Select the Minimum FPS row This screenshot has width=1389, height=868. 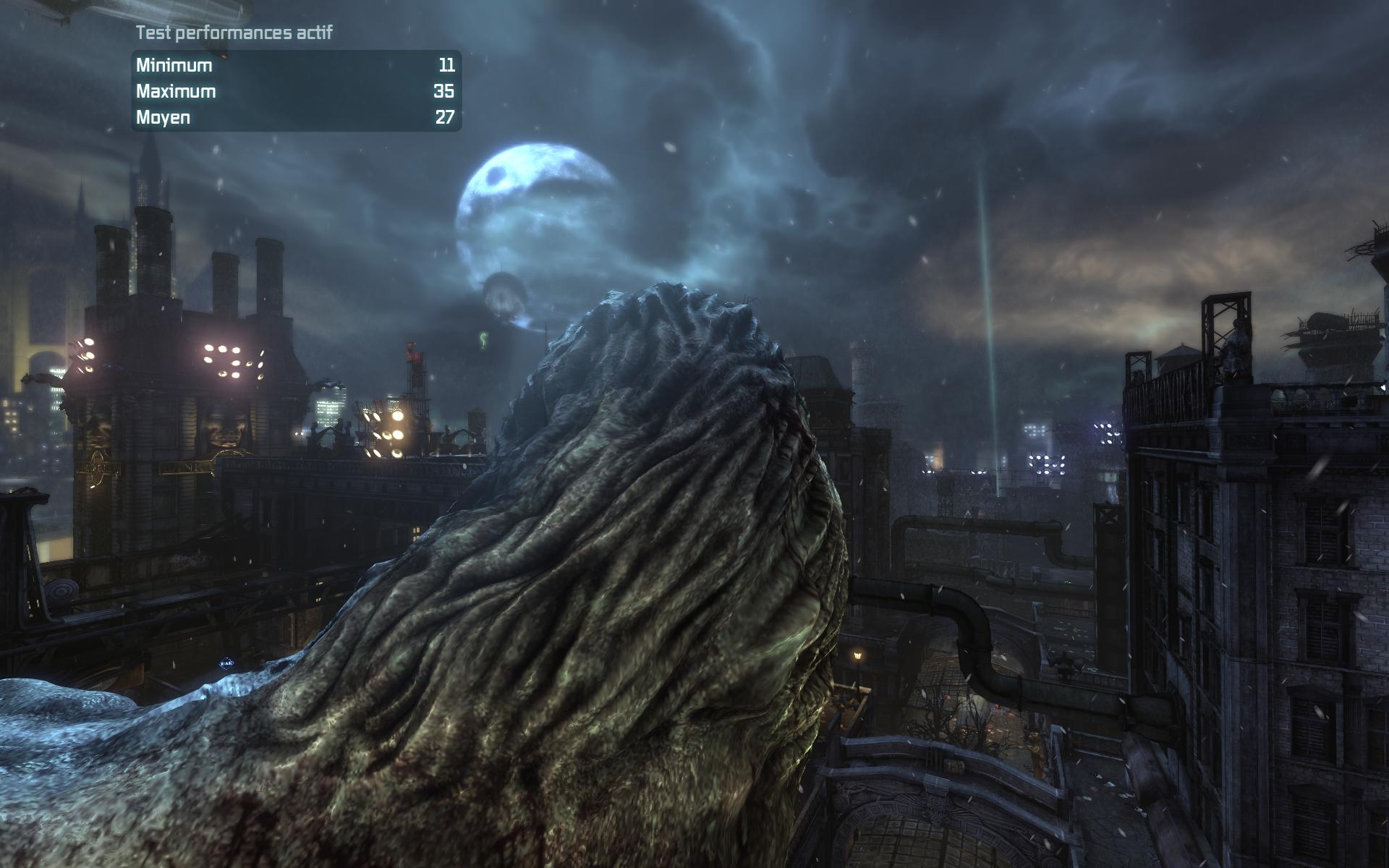(x=289, y=65)
